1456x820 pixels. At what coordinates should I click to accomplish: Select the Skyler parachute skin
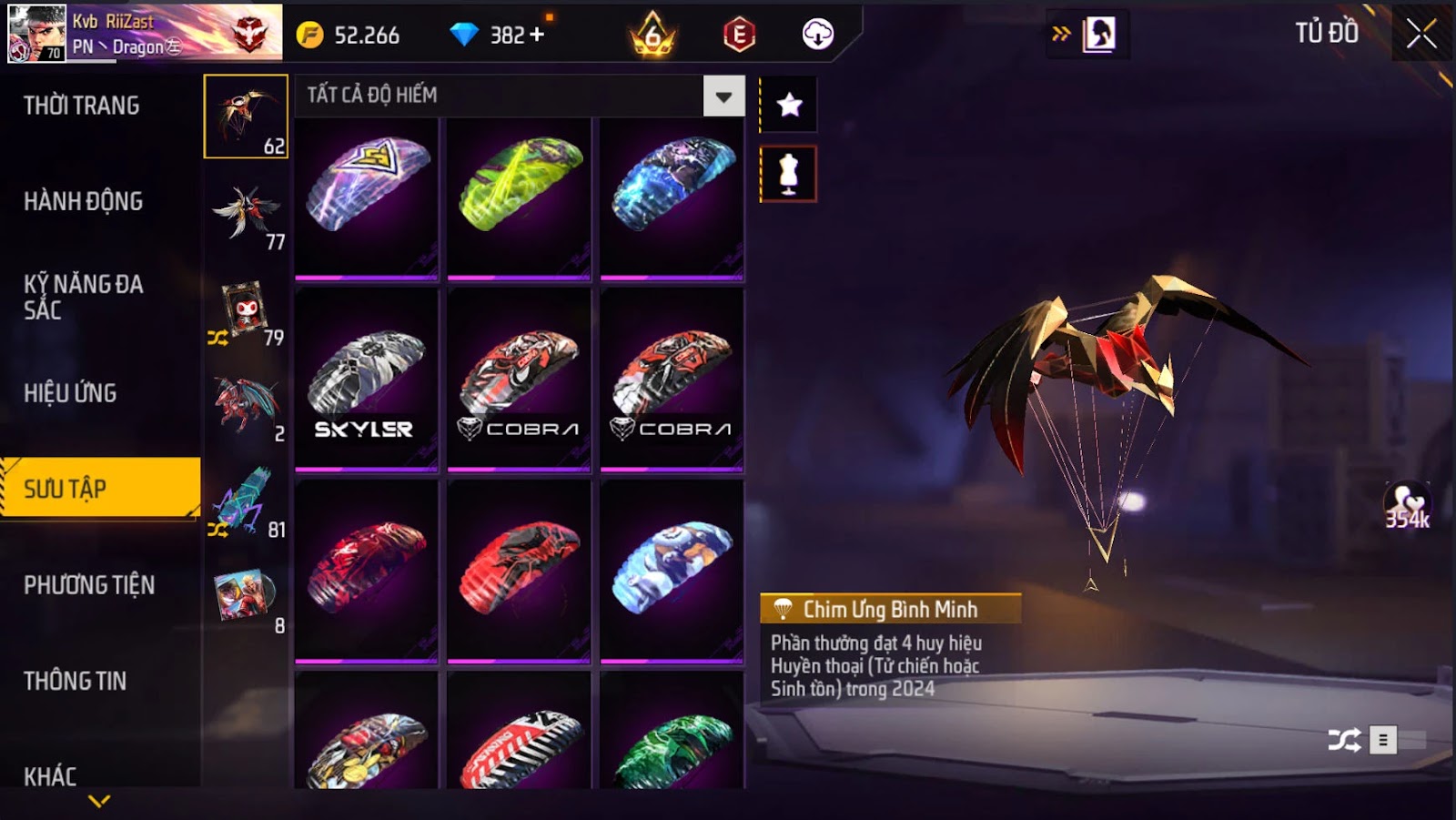point(366,380)
